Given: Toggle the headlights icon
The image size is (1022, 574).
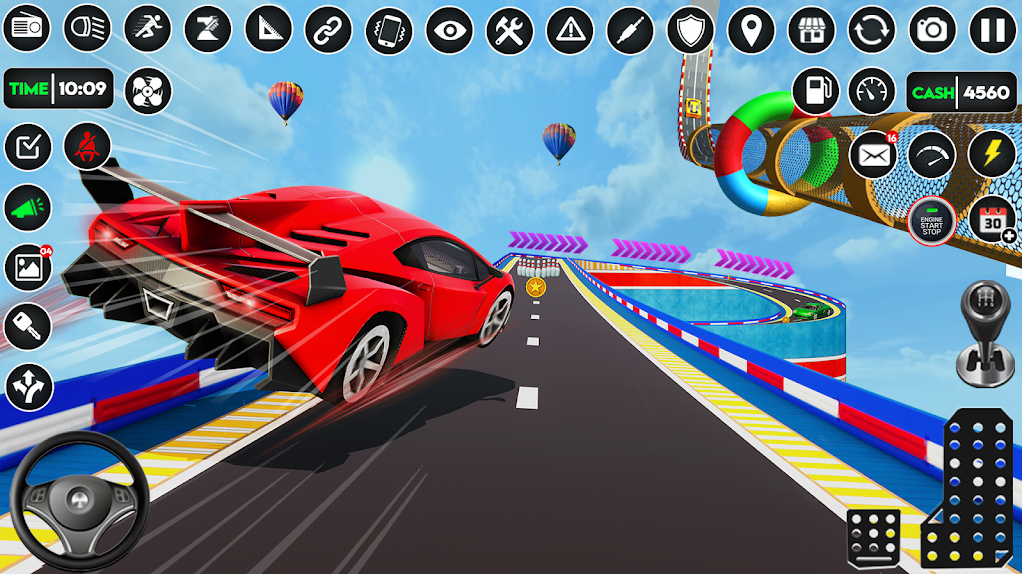Looking at the screenshot, I should coord(87,29).
